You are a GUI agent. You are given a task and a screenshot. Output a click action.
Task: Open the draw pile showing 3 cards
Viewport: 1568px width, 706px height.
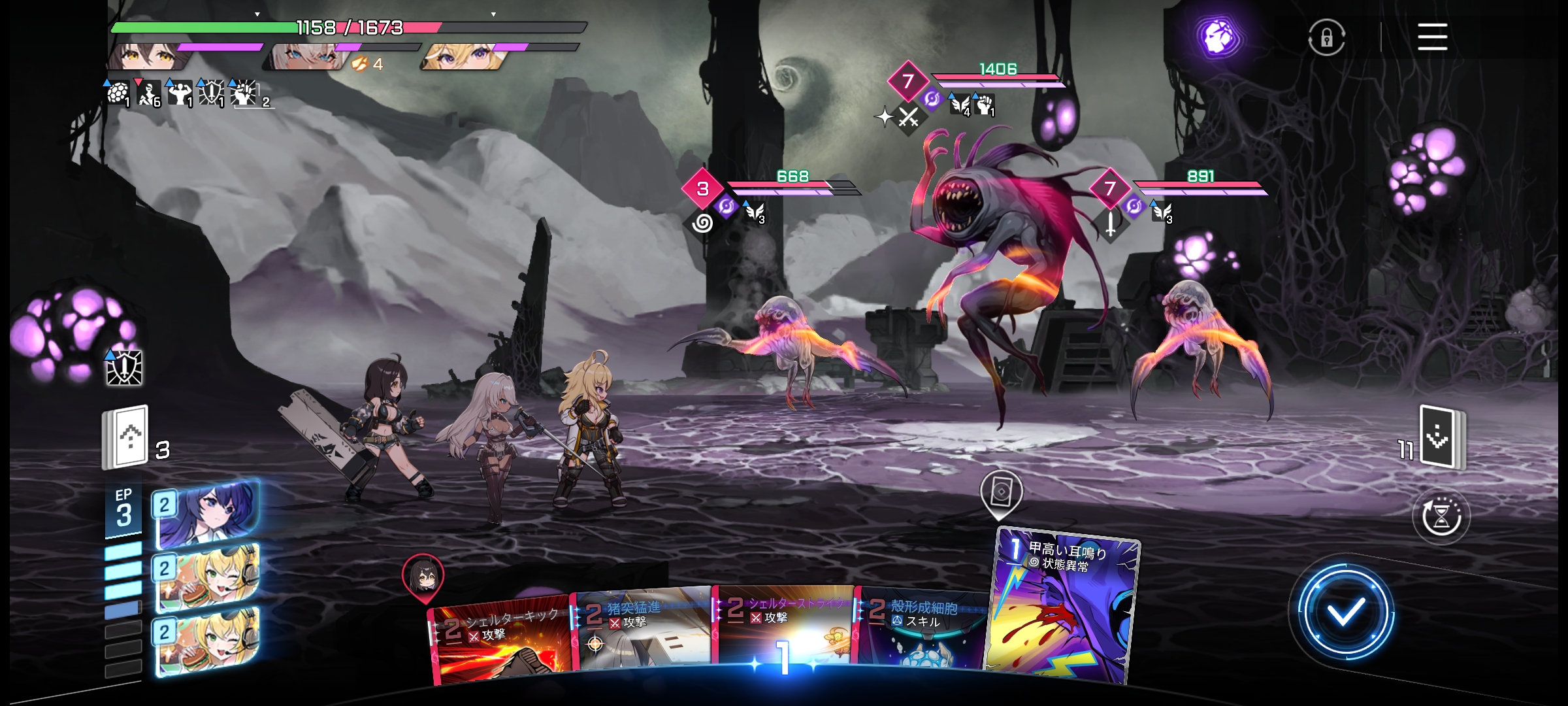(x=126, y=437)
